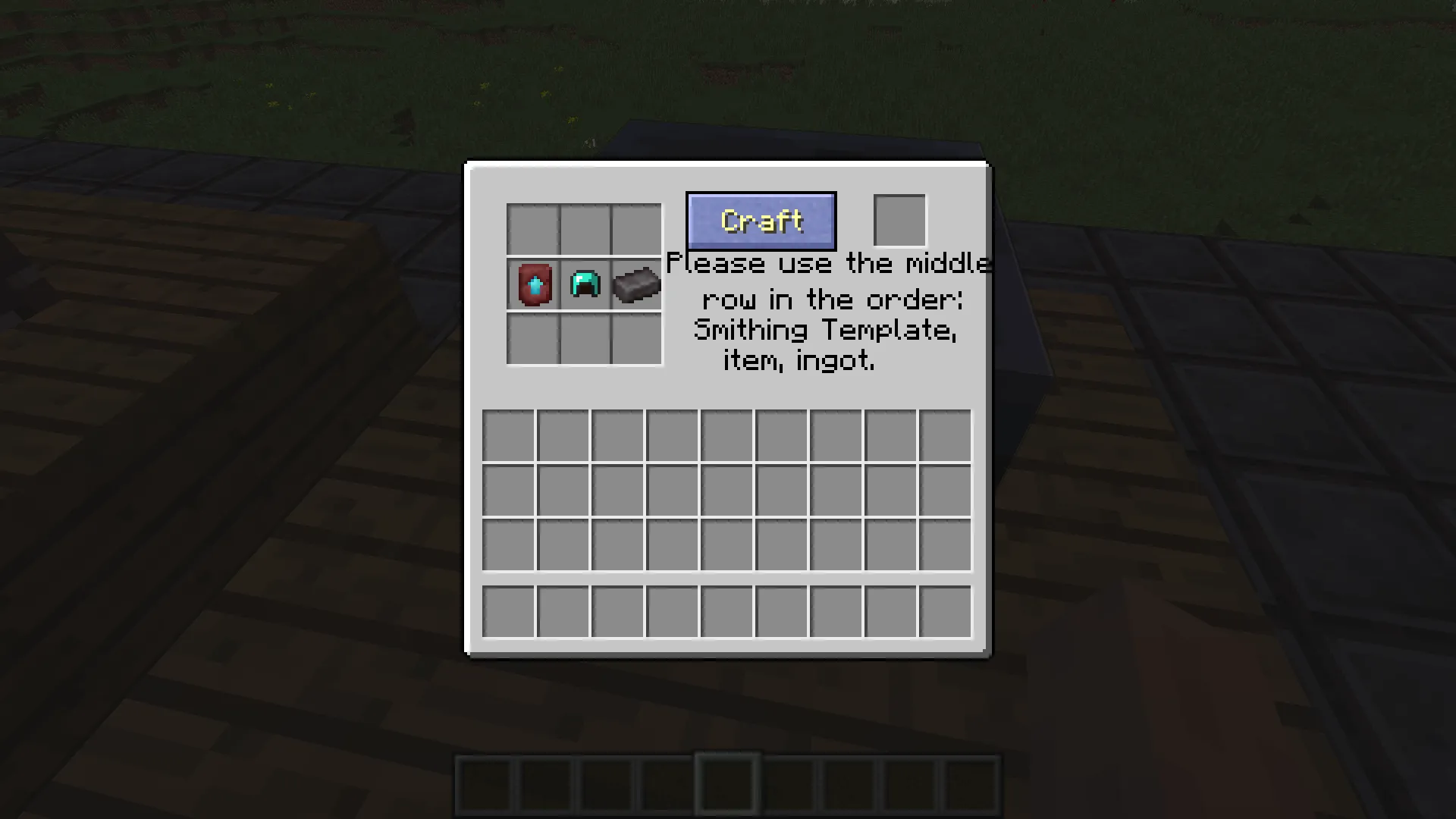The image size is (1456, 819).
Task: Grab the netherite ingot
Action: pos(635,285)
